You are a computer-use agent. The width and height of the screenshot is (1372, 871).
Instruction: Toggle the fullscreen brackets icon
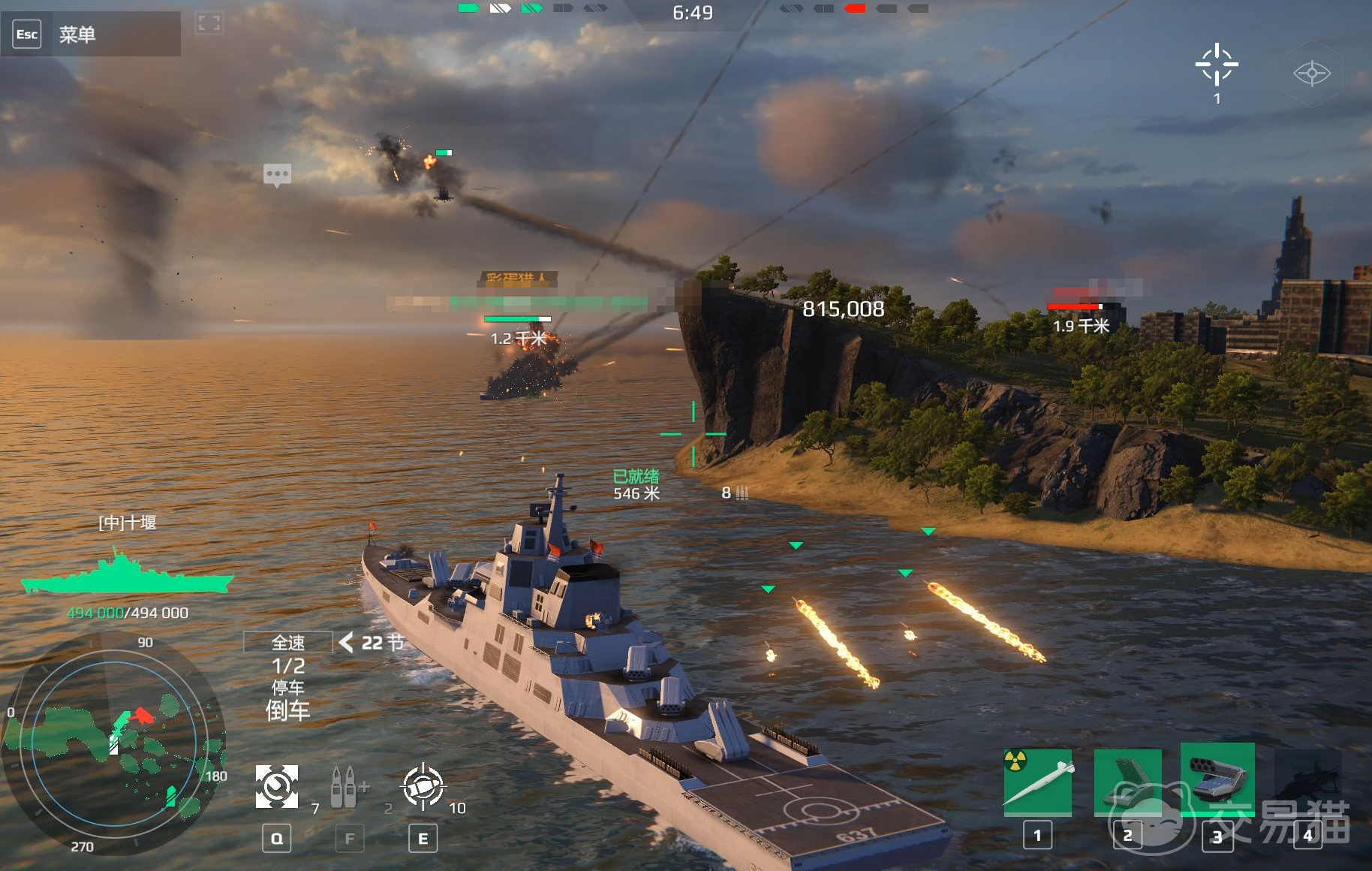click(209, 23)
